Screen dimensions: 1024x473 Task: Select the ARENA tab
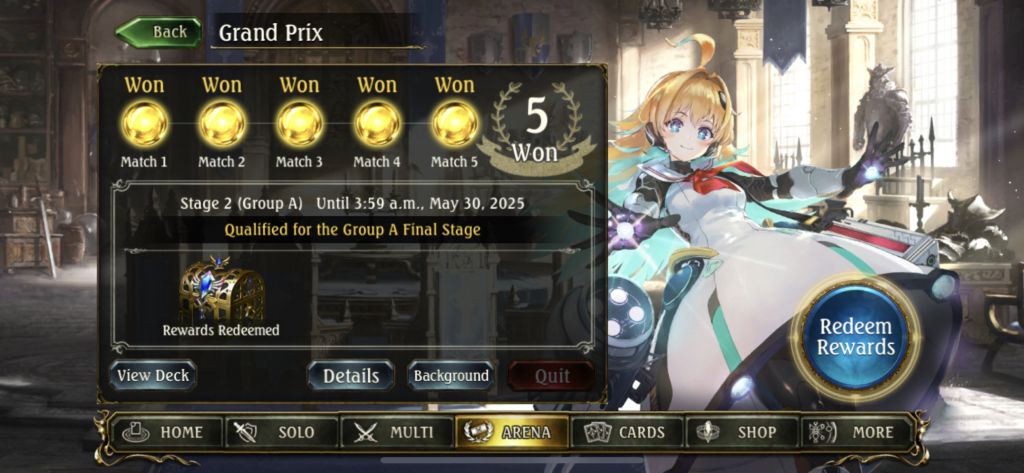511,432
